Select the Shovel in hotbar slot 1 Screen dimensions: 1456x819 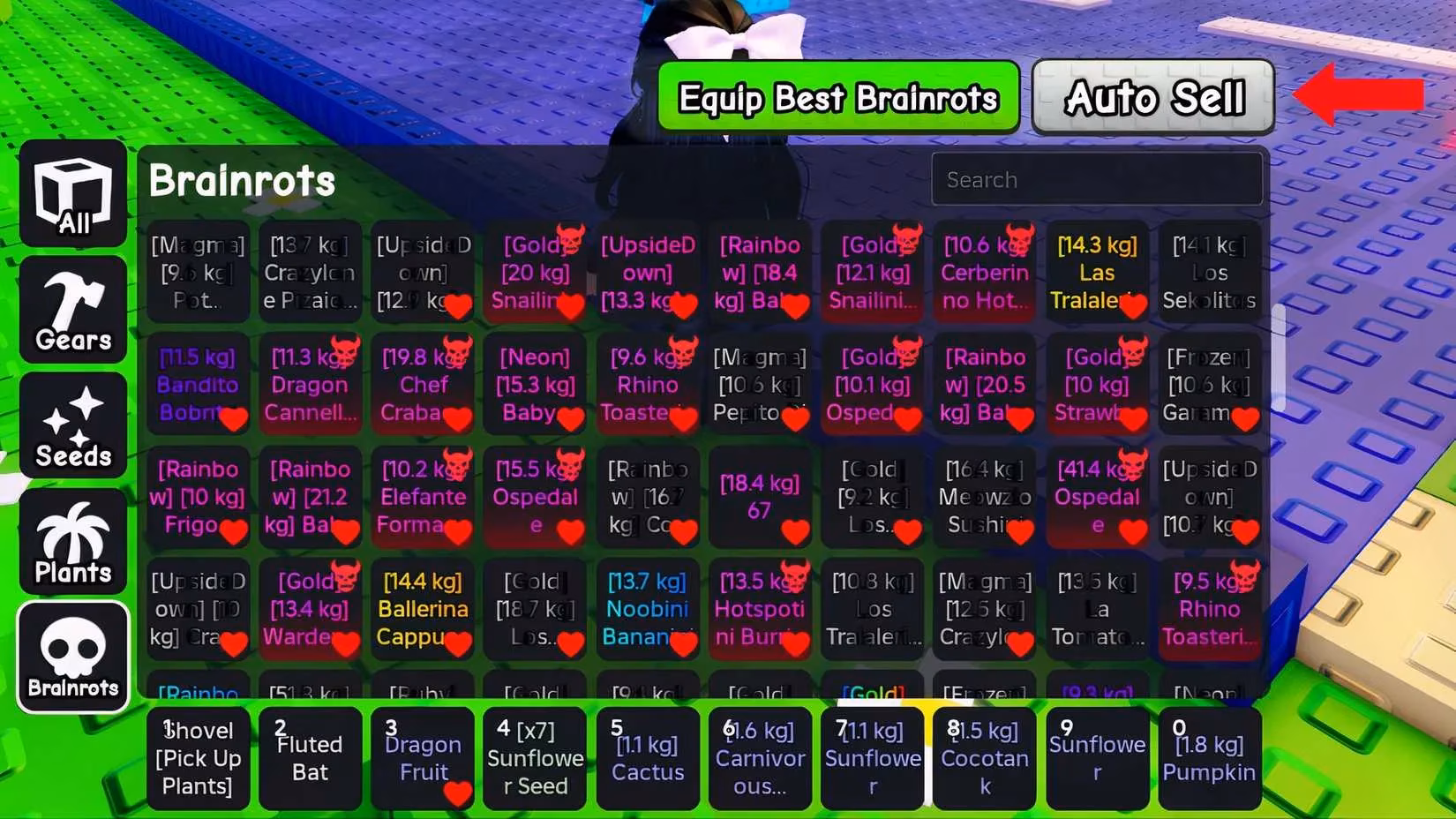pos(198,757)
